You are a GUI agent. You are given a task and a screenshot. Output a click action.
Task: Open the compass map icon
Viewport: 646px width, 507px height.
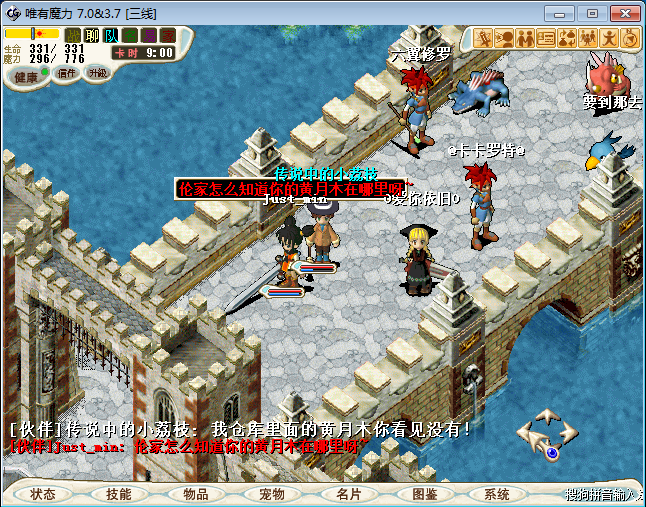630,38
